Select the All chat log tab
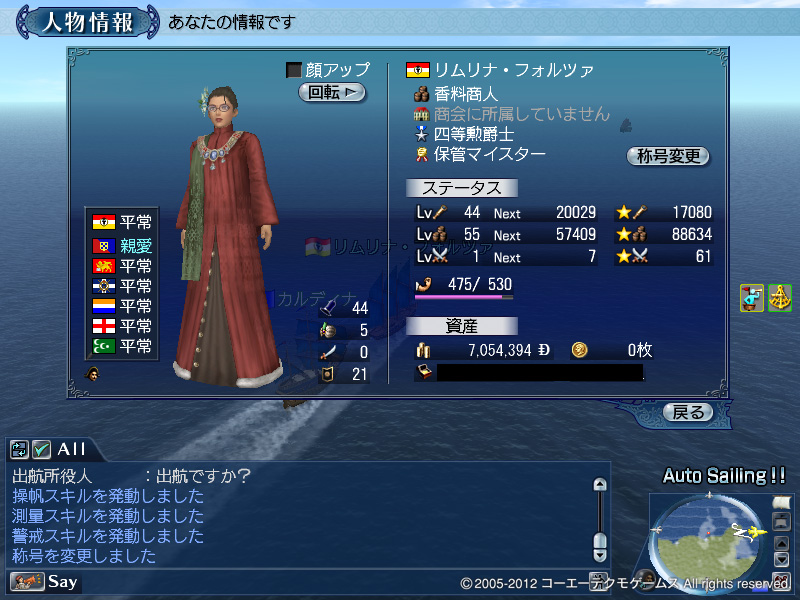800x600 pixels. (71, 450)
